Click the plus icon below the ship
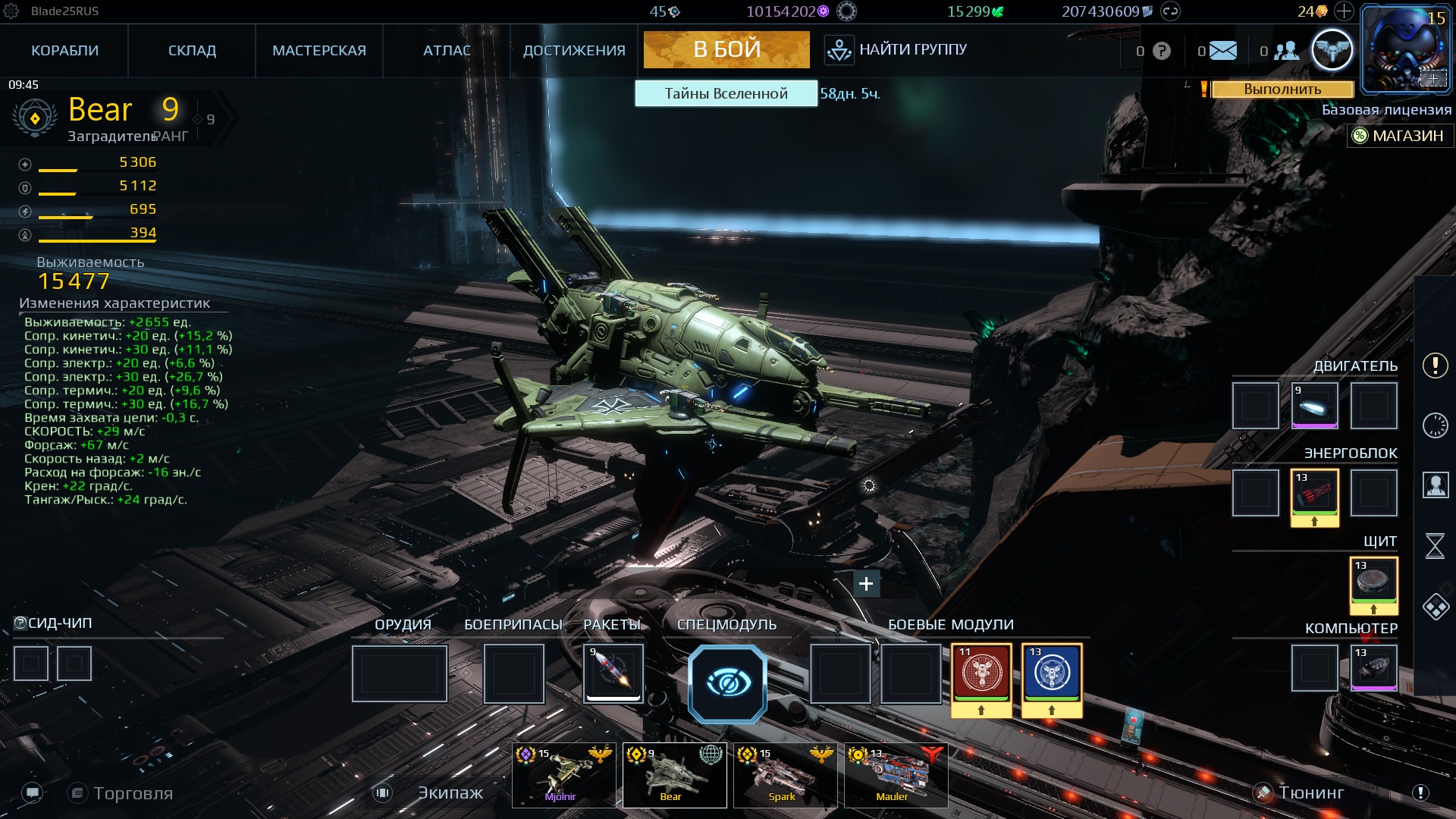This screenshot has width=1456, height=819. 866,584
